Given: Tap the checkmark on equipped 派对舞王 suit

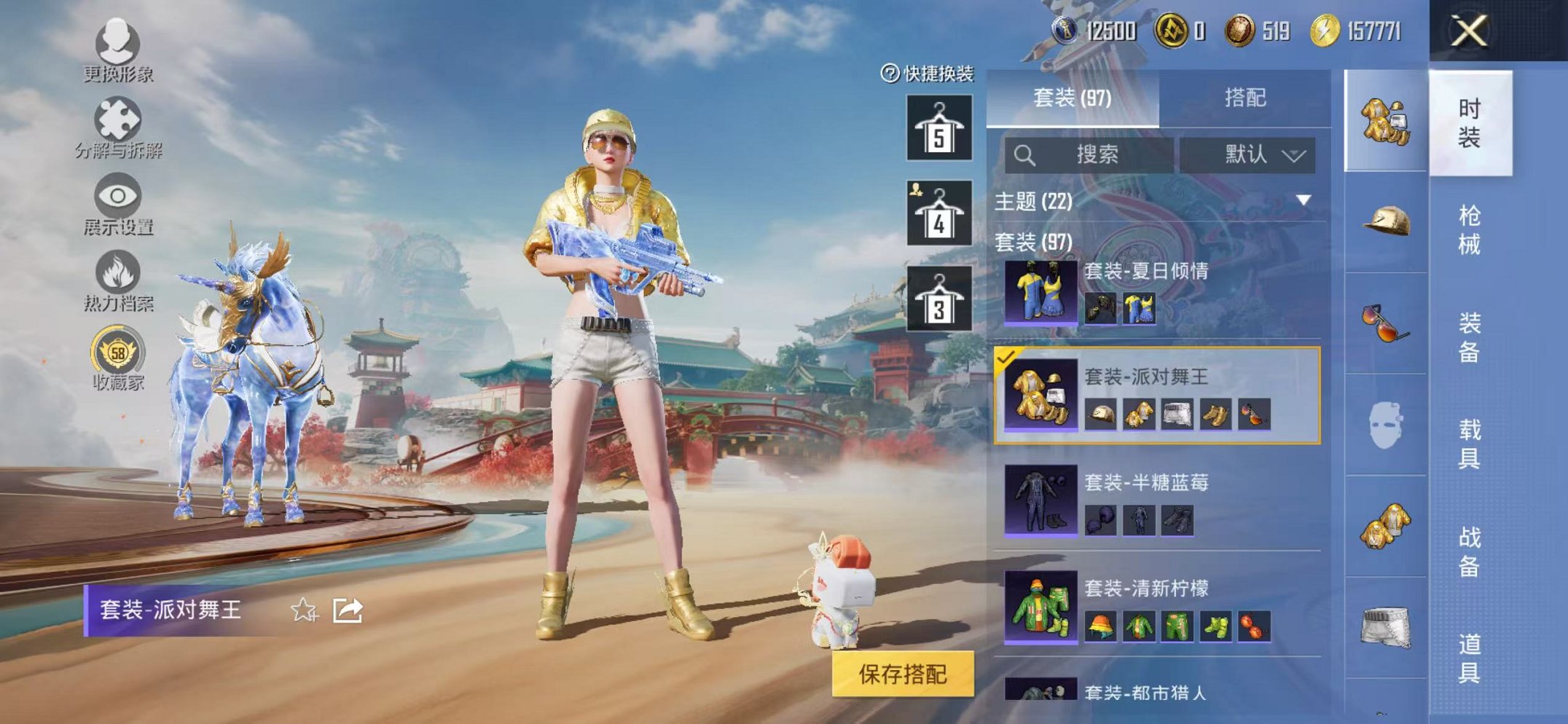Looking at the screenshot, I should point(1005,358).
